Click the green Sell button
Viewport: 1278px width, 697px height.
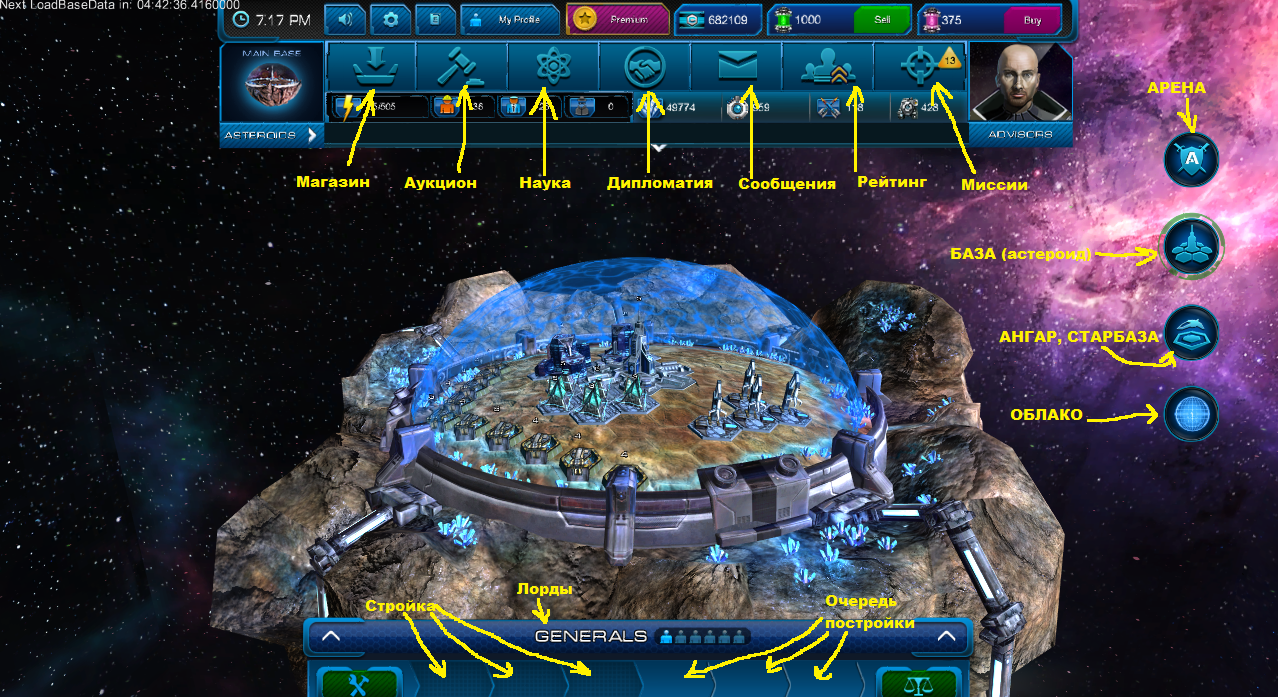(882, 19)
